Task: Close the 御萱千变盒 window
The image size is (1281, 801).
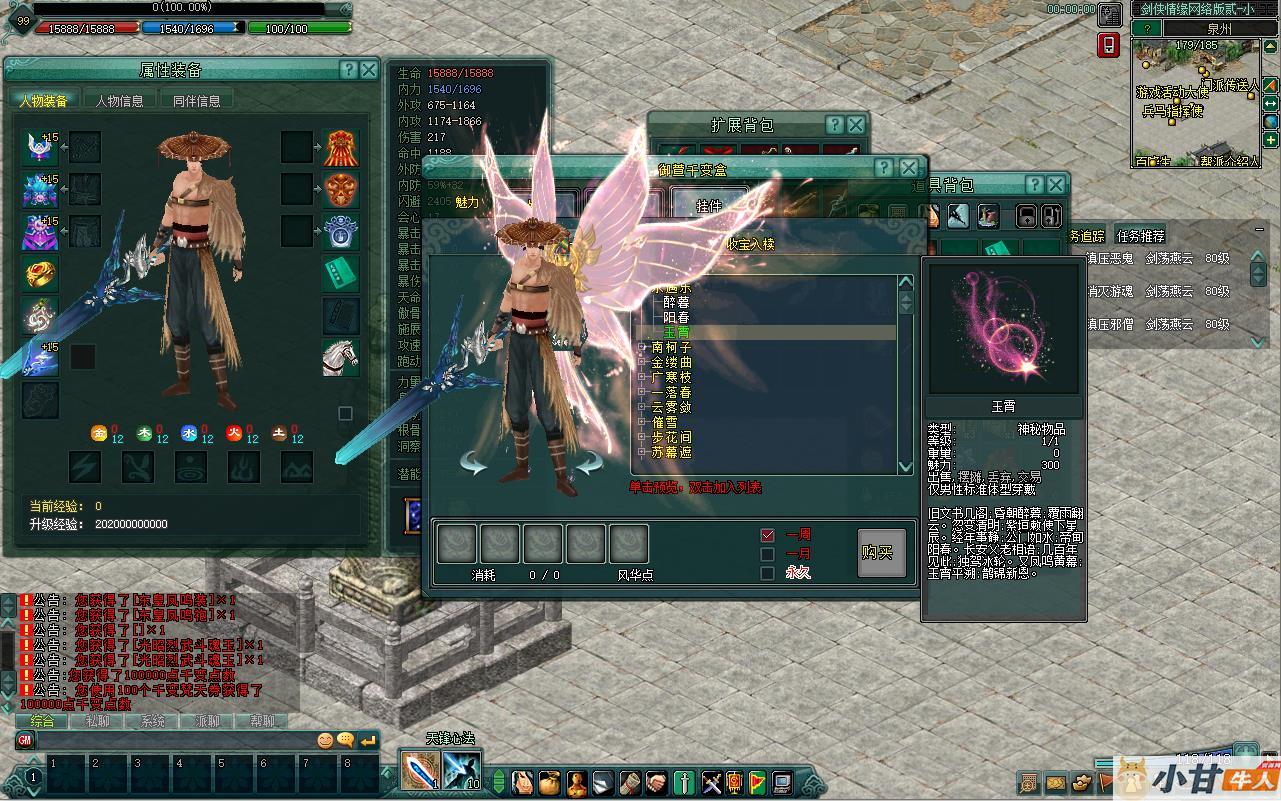Action: tap(908, 168)
